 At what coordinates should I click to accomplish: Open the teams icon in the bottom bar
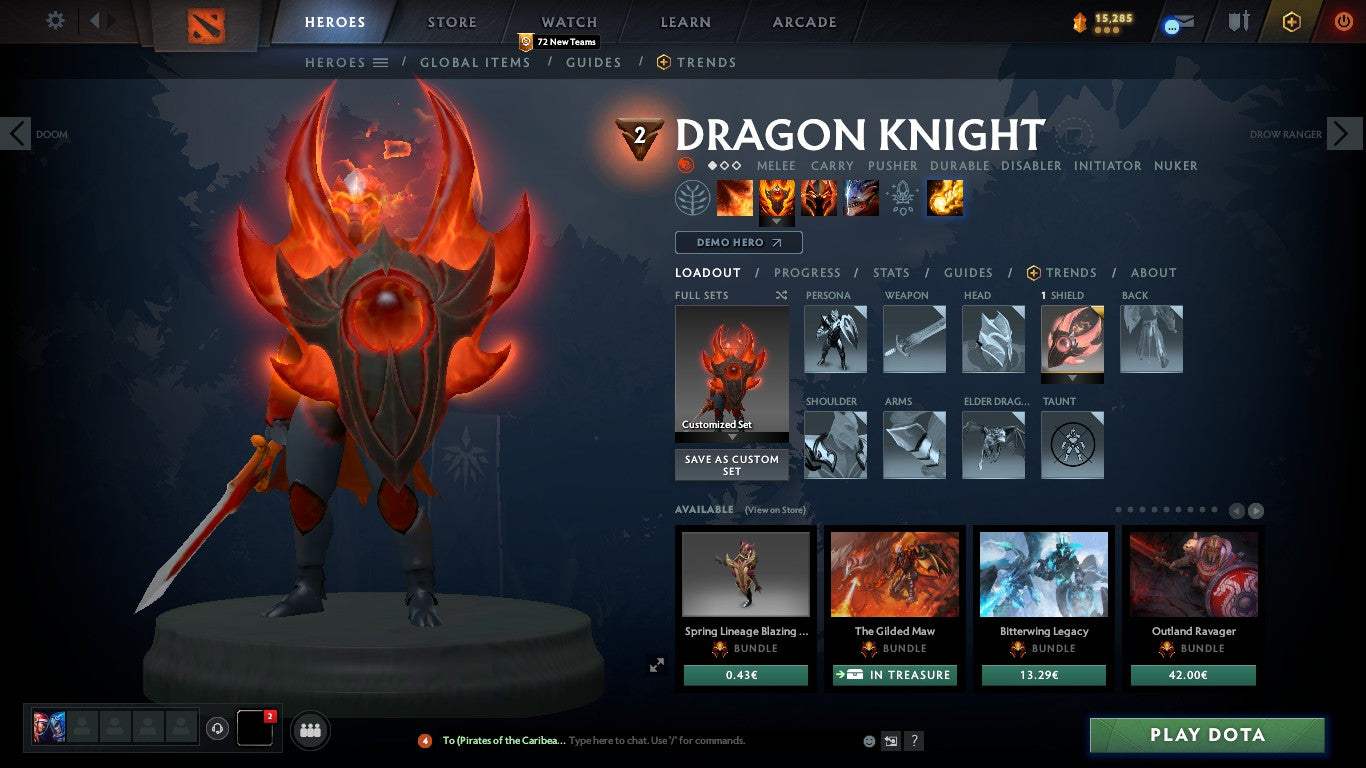click(x=309, y=730)
